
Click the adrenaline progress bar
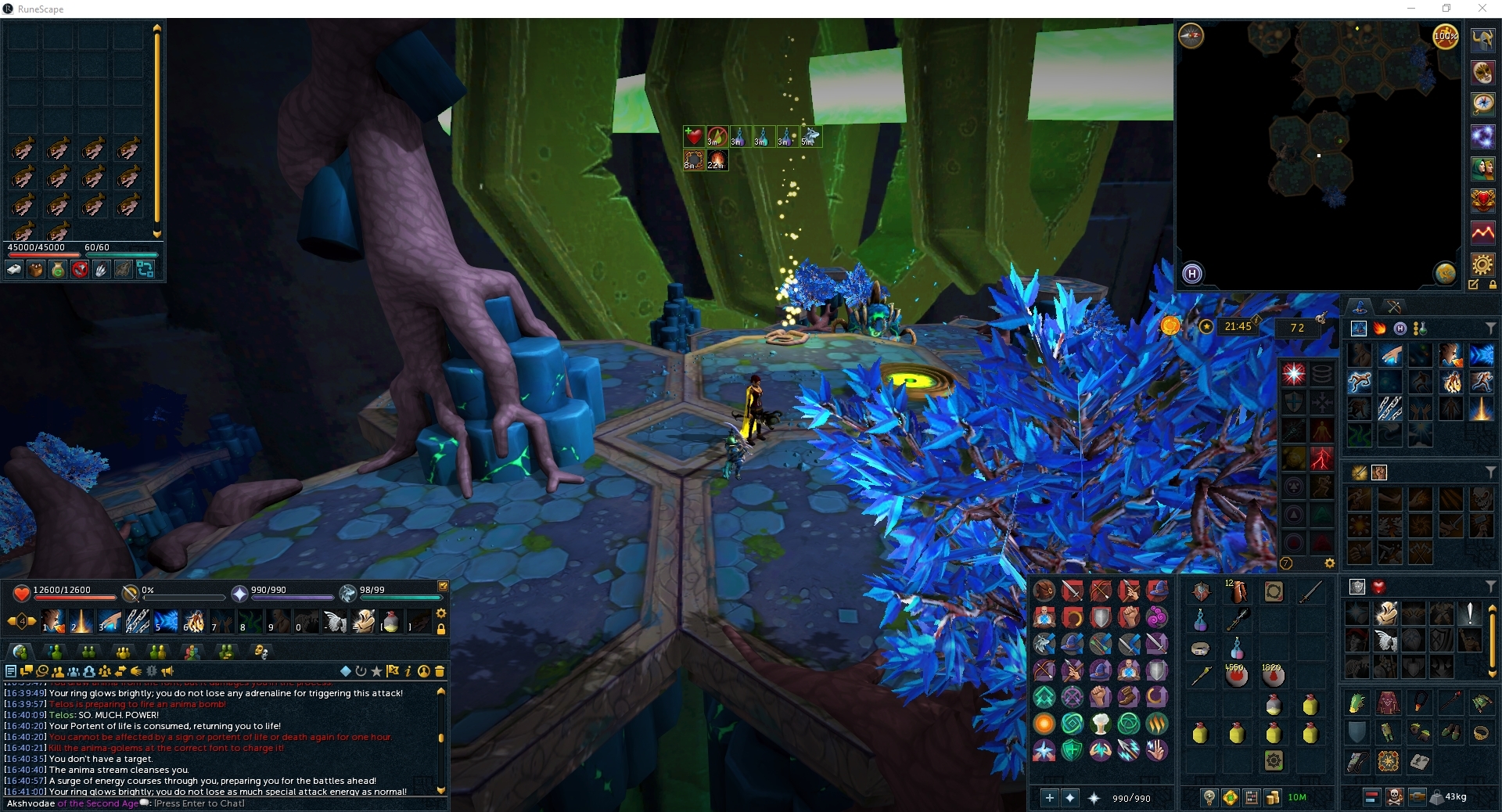pyautogui.click(x=184, y=598)
